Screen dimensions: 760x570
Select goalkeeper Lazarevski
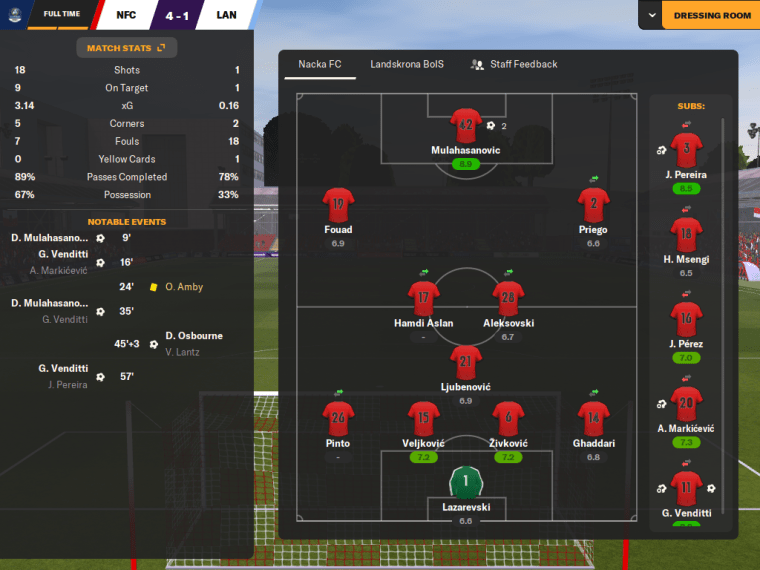pyautogui.click(x=466, y=484)
